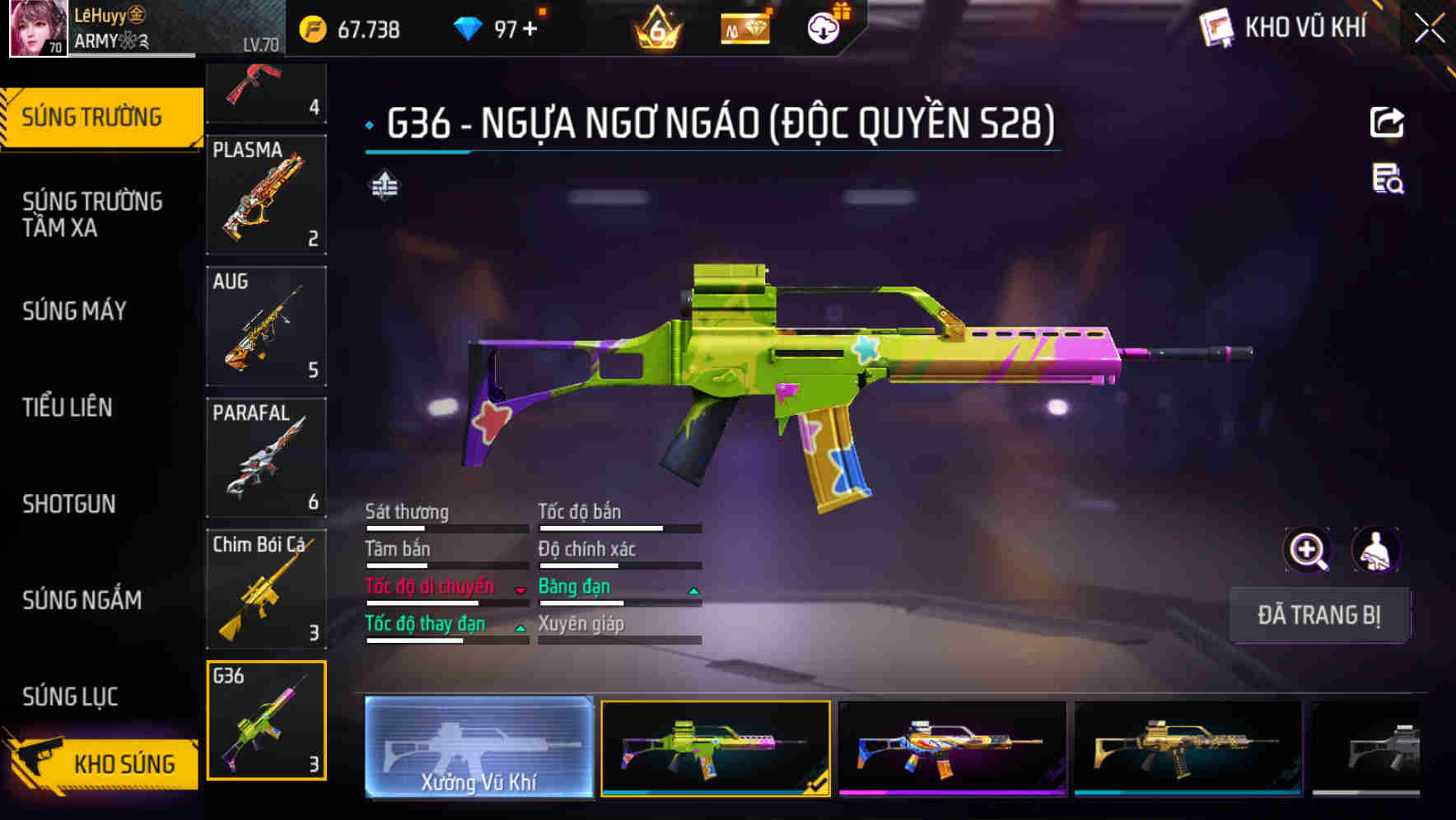Click the share icon next to the weapon name
Screen dimensions: 1456x820
1387,122
